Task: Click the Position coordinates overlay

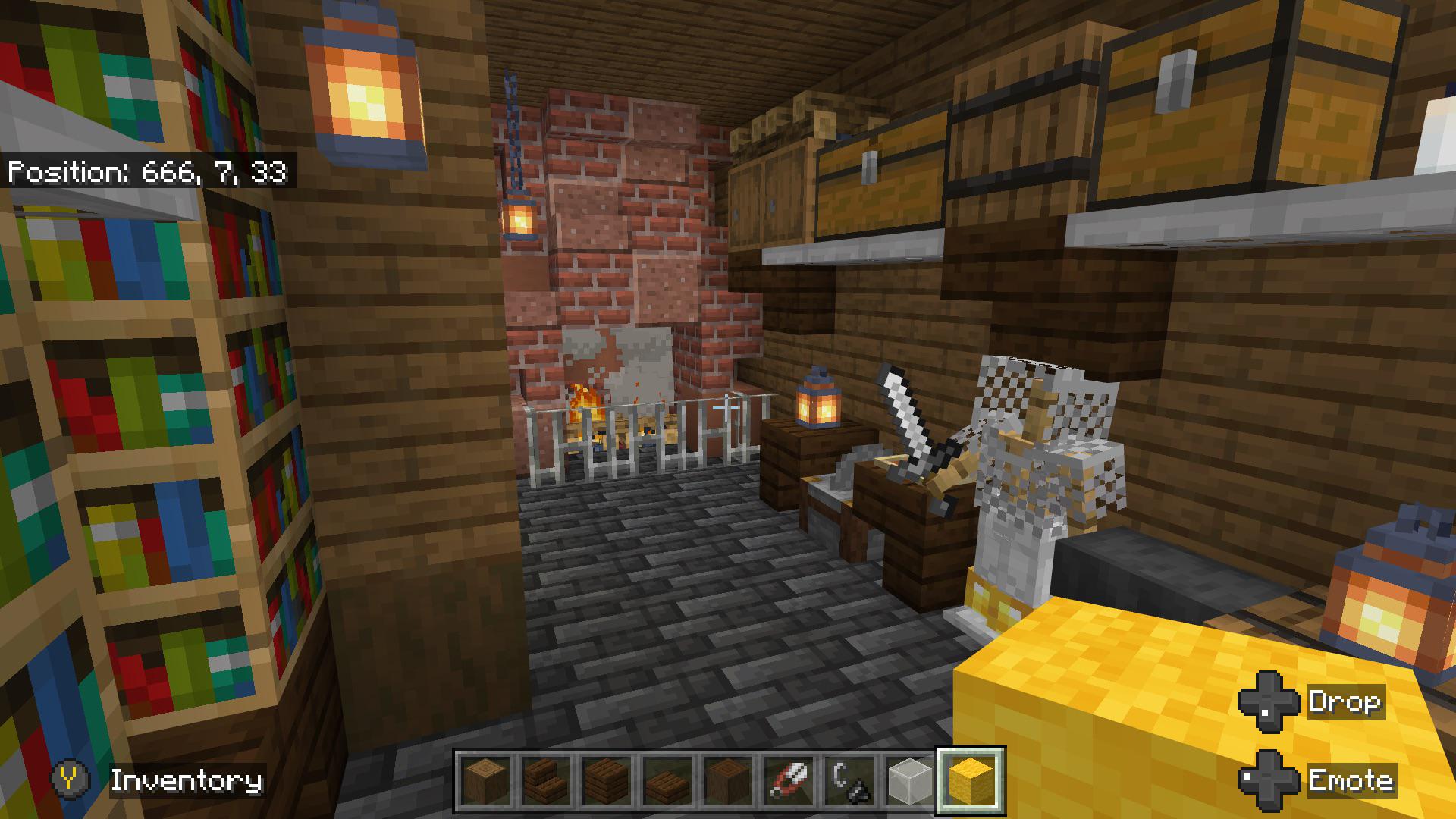Action: pyautogui.click(x=148, y=172)
